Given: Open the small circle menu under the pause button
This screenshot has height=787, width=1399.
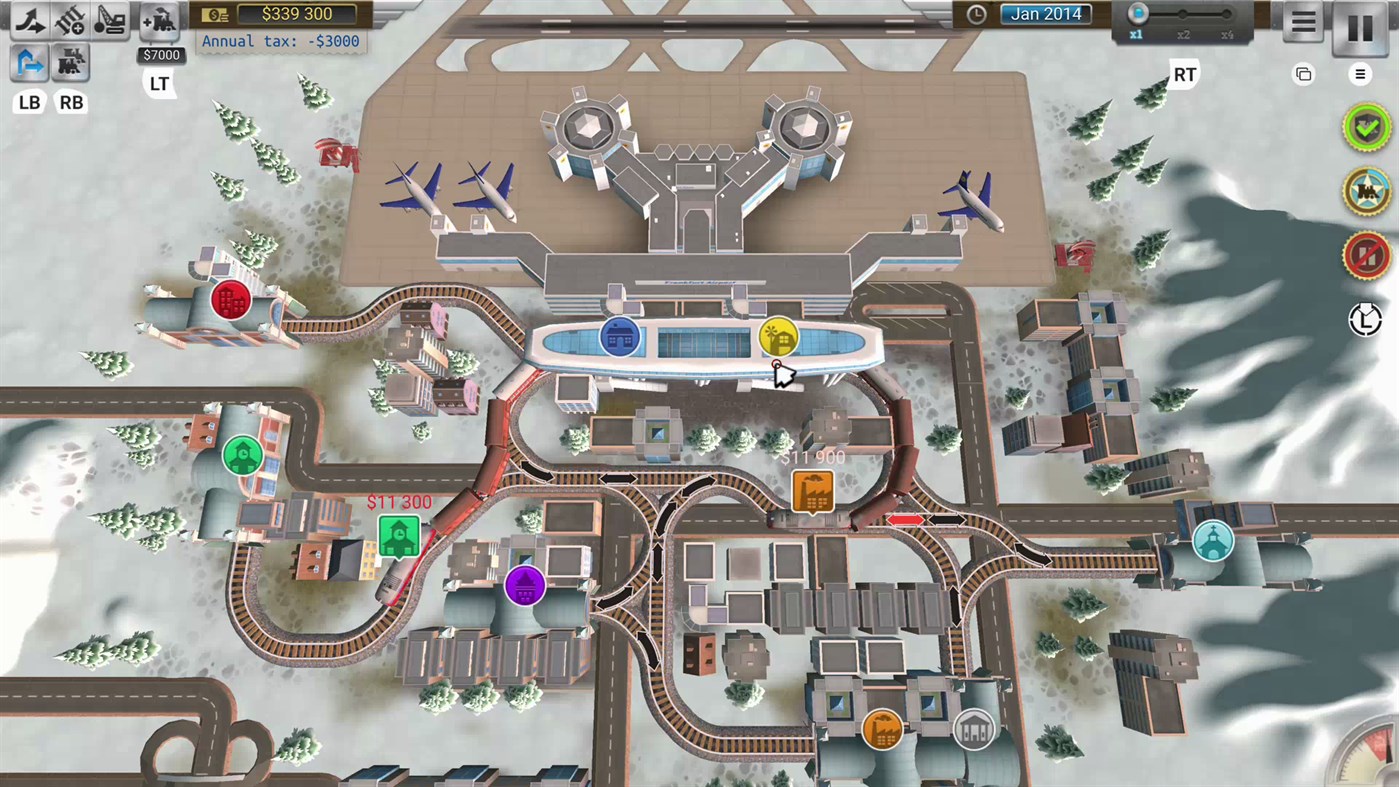Looking at the screenshot, I should point(1359,74).
